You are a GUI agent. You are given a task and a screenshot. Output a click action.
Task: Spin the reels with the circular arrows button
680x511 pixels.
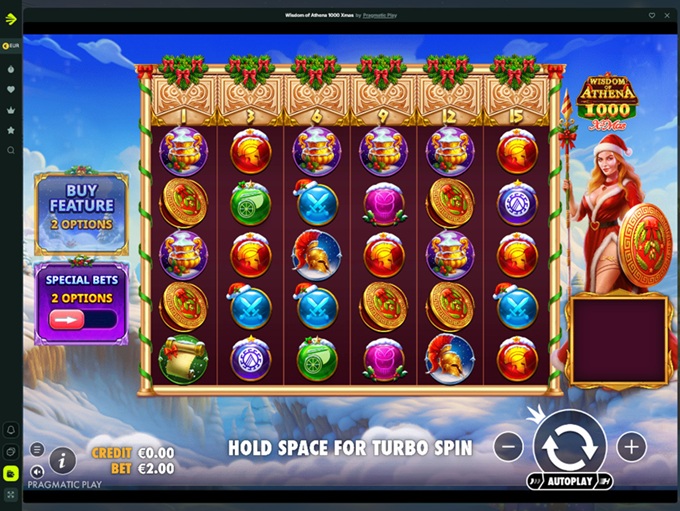tap(569, 446)
